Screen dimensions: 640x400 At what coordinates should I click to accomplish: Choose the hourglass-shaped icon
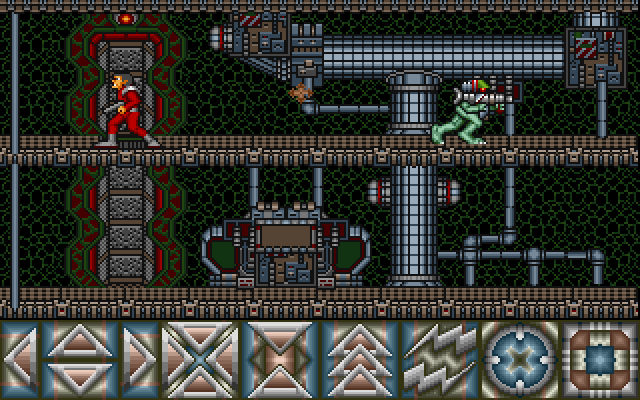tap(280, 359)
